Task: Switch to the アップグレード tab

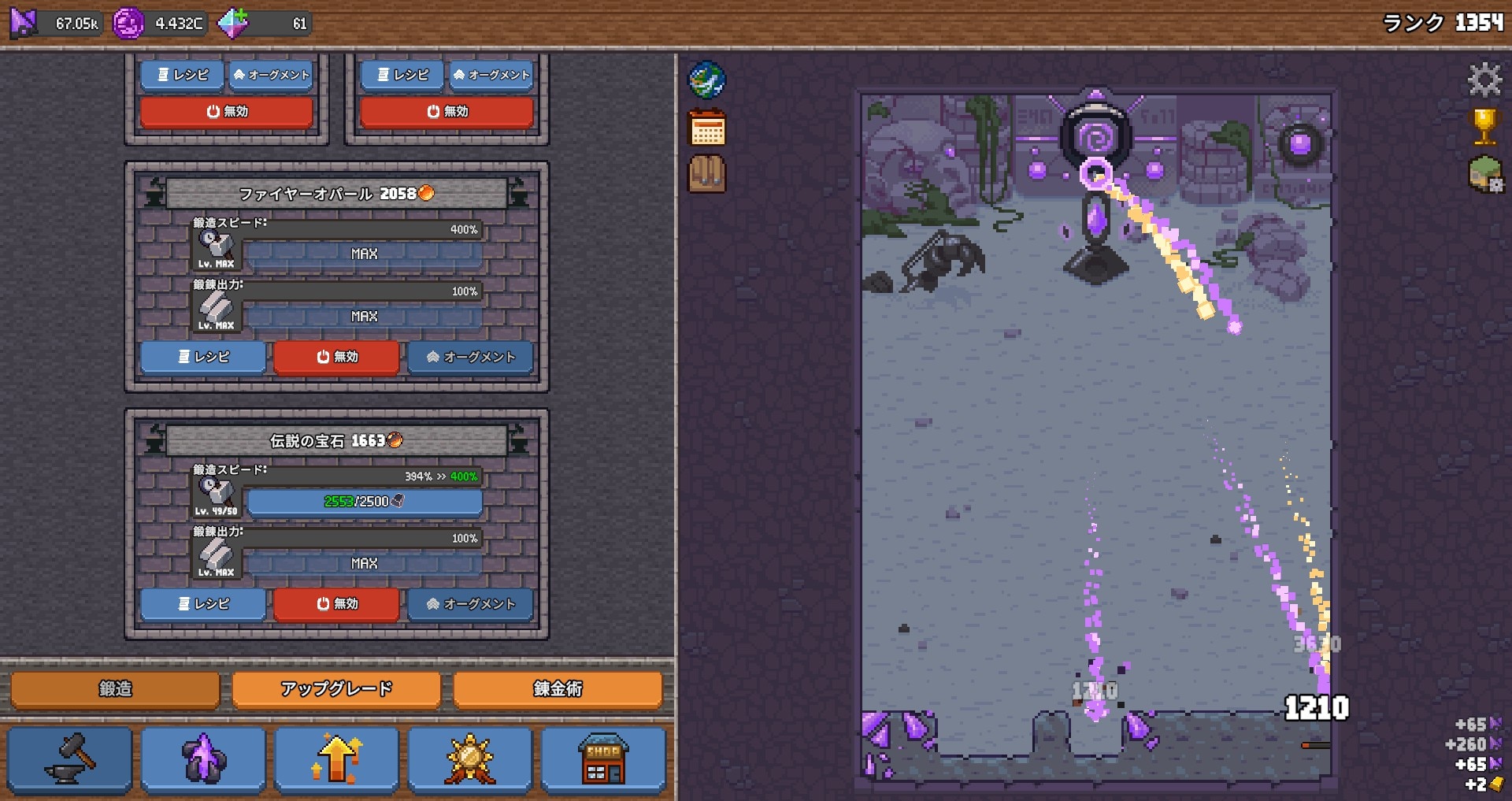Action: 335,688
